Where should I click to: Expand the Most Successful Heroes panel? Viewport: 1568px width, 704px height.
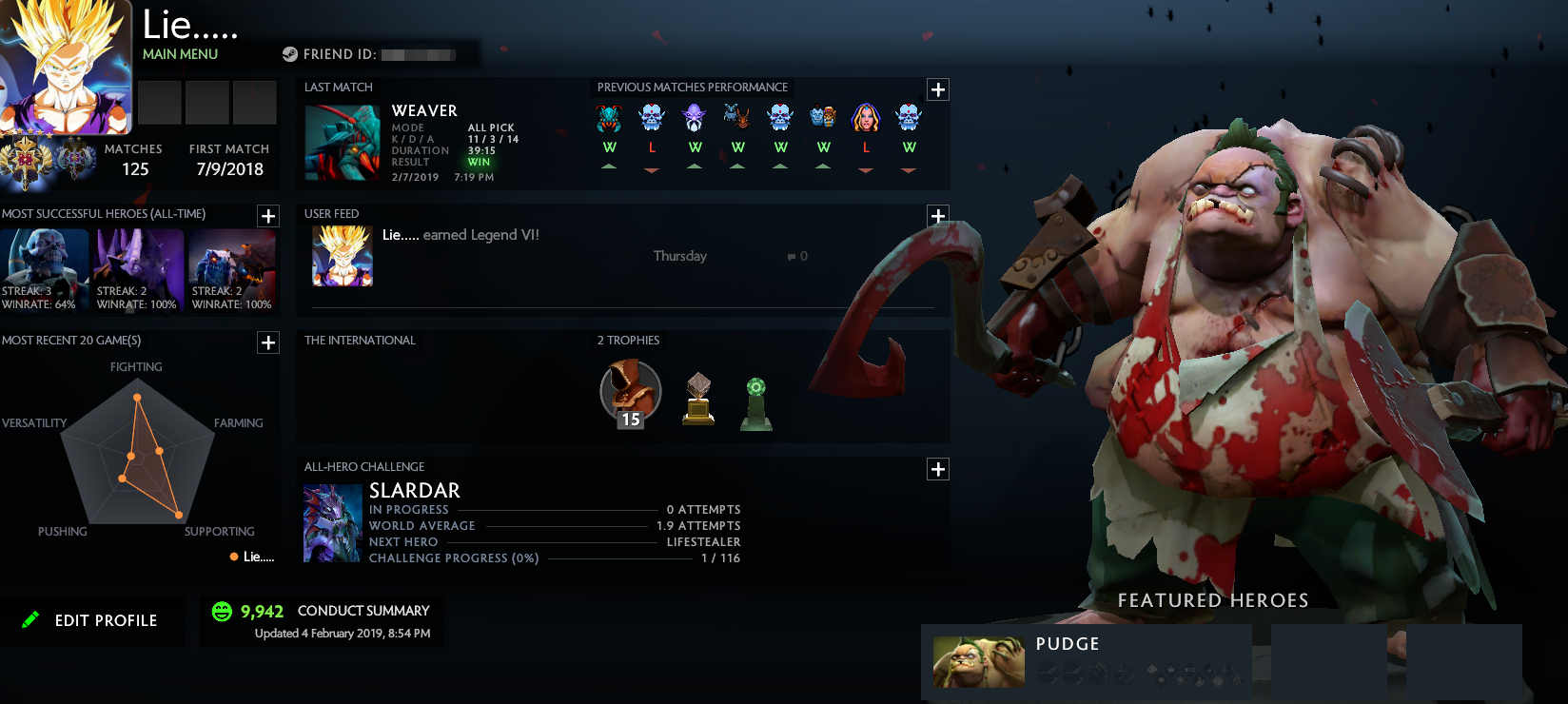[267, 217]
